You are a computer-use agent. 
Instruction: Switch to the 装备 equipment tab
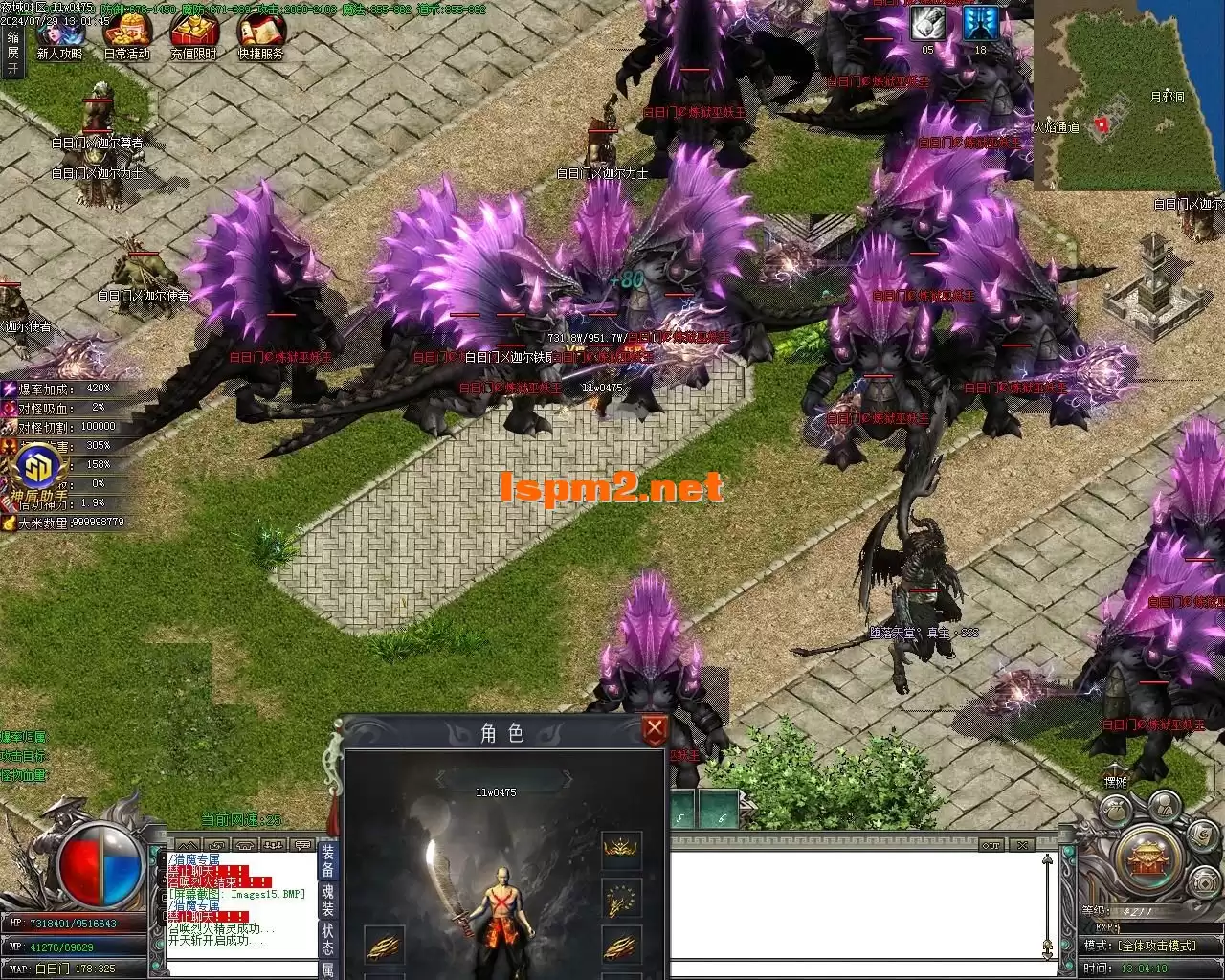pos(327,860)
